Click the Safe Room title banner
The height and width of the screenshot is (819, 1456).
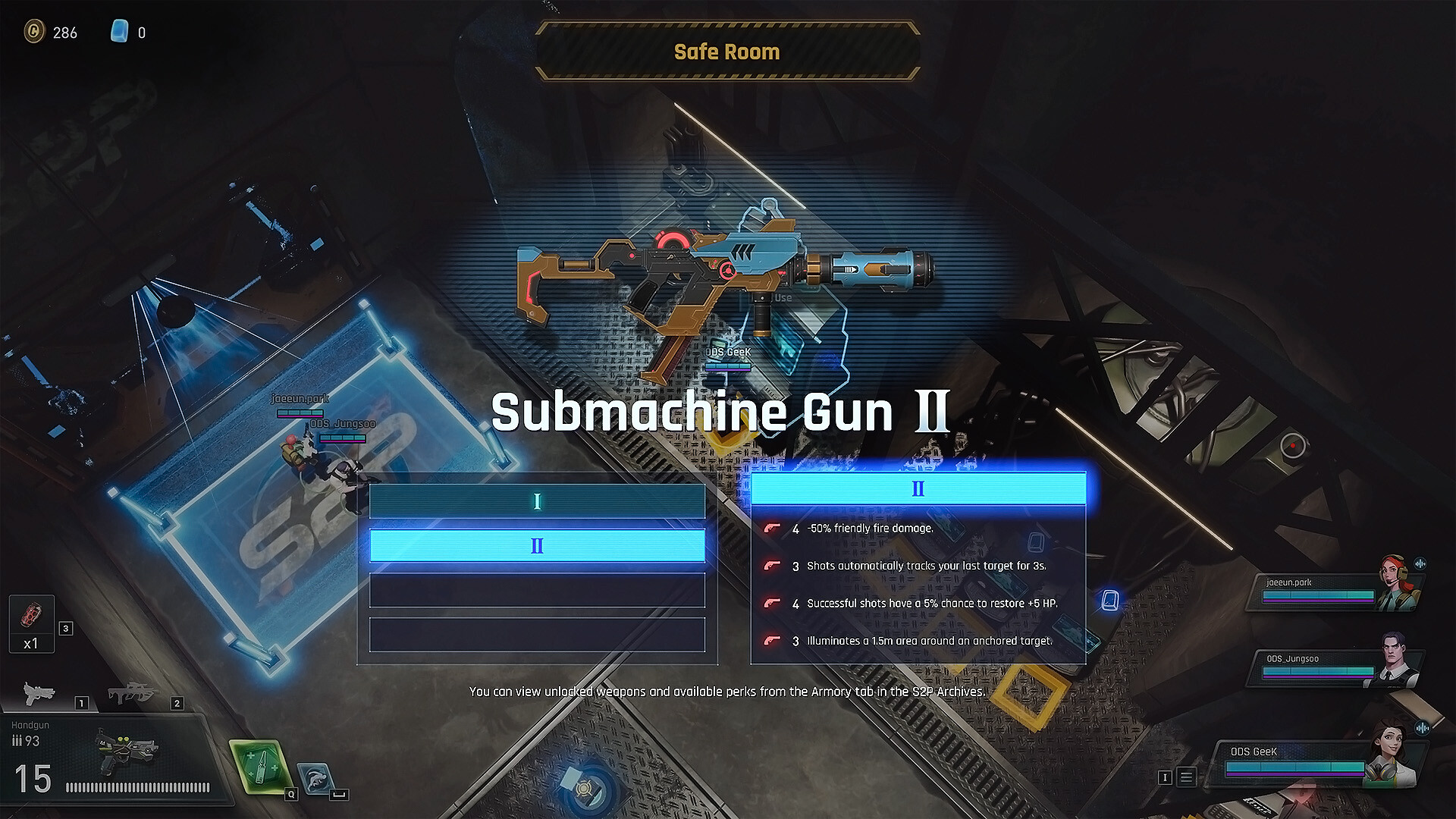tap(726, 51)
